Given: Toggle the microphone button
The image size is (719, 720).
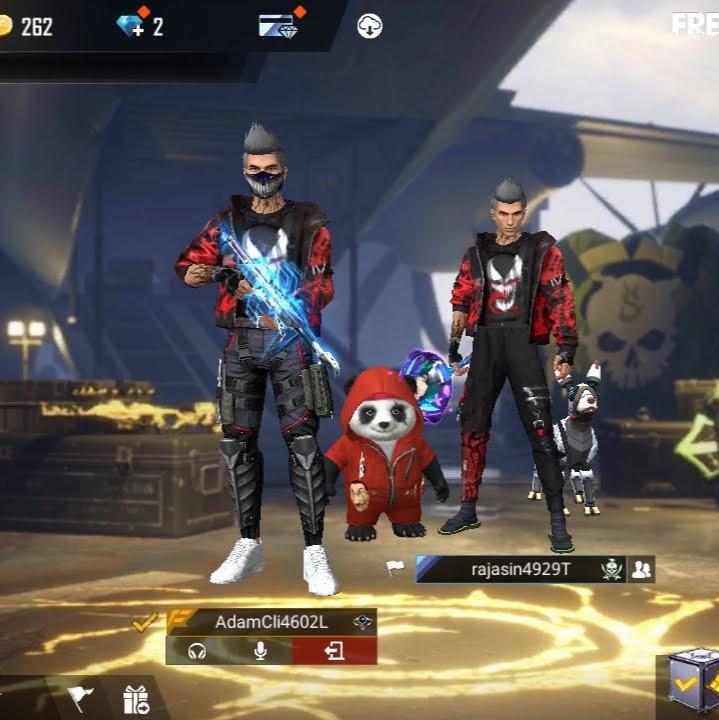Looking at the screenshot, I should coord(260,651).
